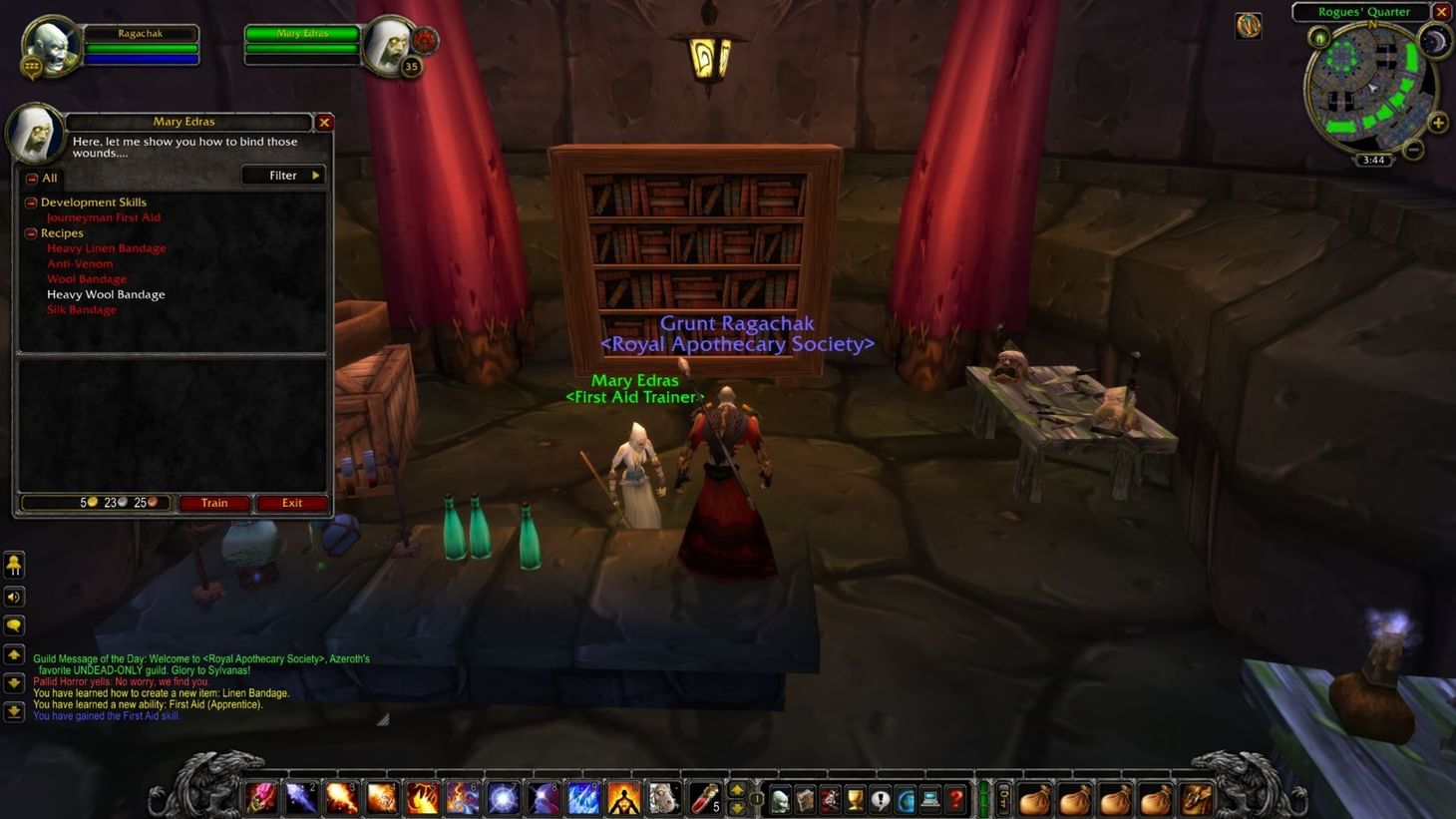Open the World Map micro menu icon

coord(906,798)
